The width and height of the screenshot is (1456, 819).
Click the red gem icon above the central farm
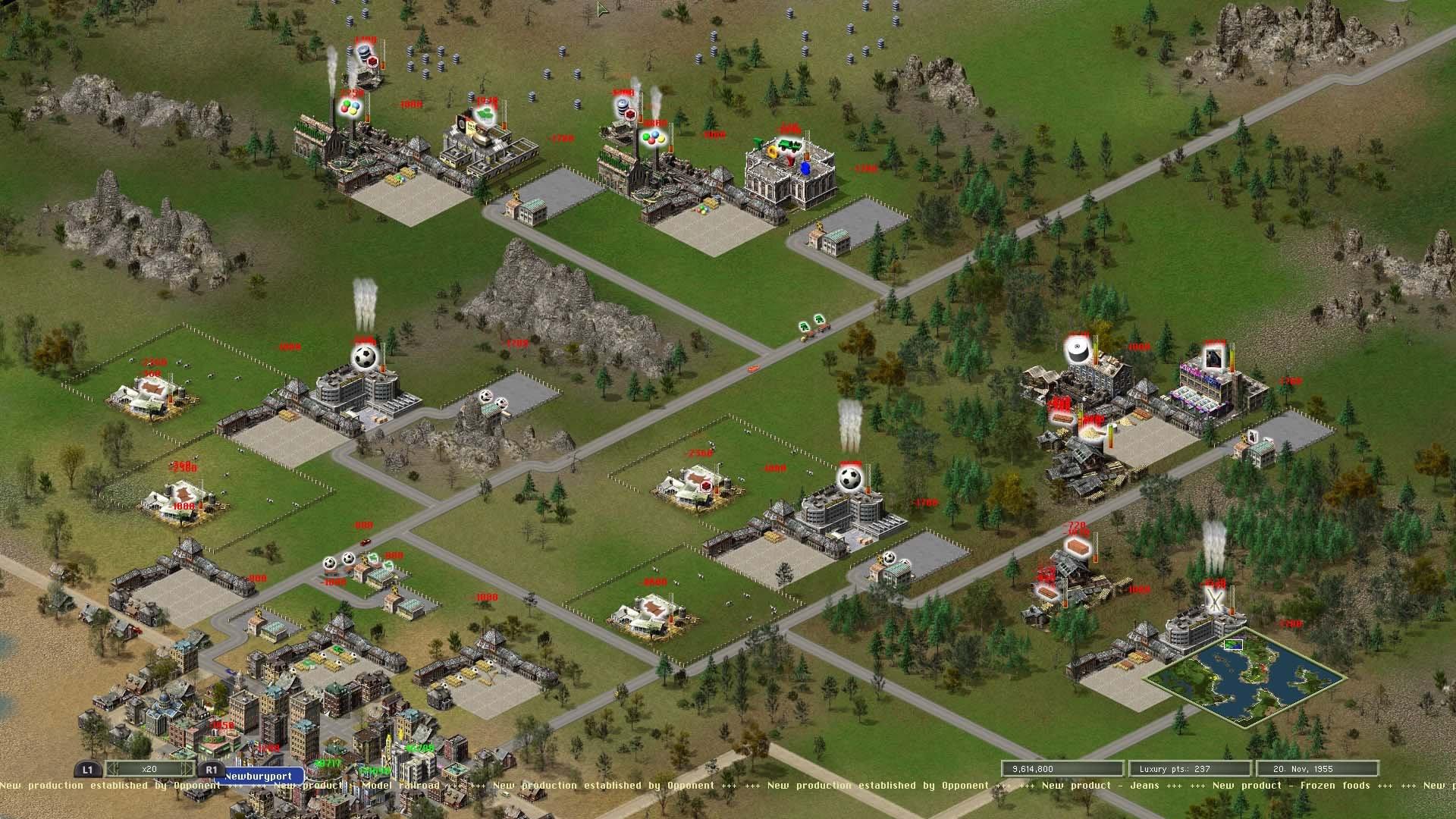coord(706,487)
